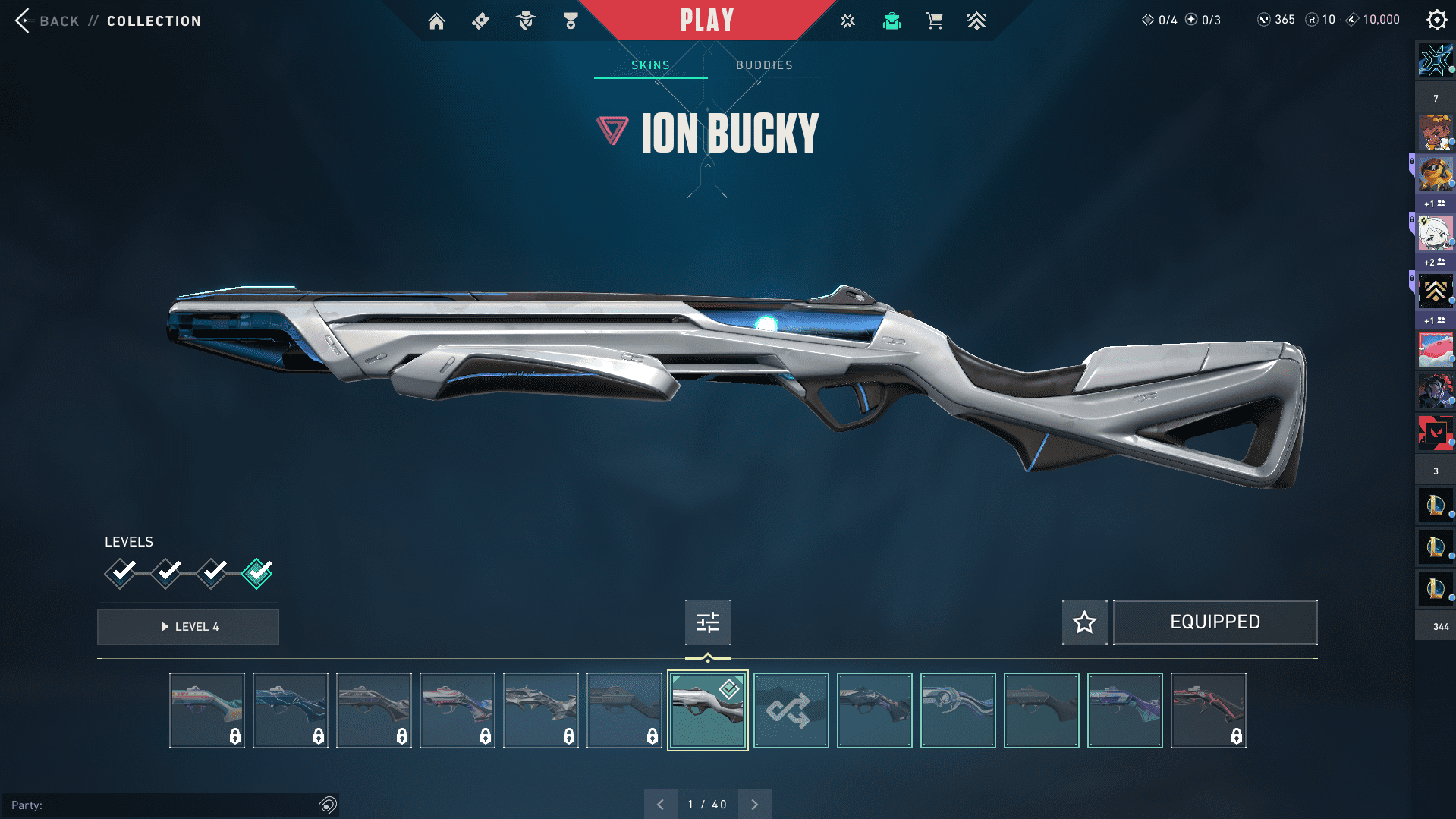The height and width of the screenshot is (819, 1456).
Task: Open the settings gear
Action: [x=1436, y=20]
